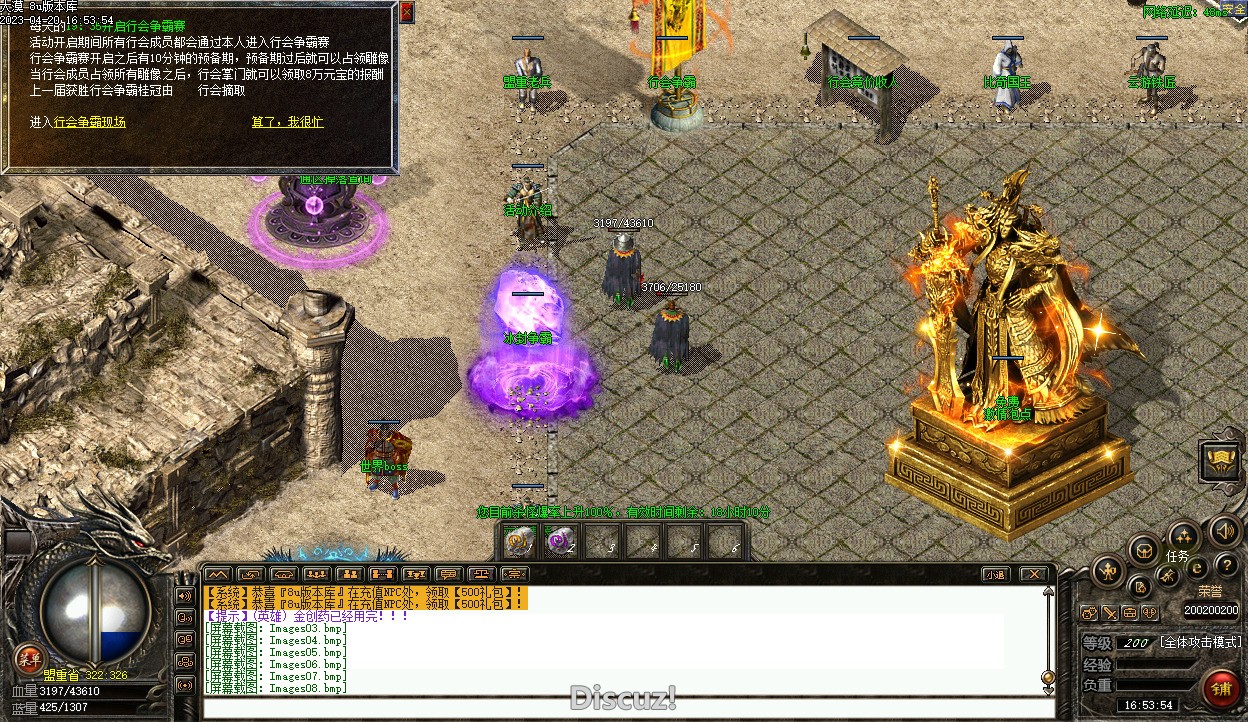Enter the guild tournament via 行会争霸现场 link
The width and height of the screenshot is (1248, 722).
[90, 122]
